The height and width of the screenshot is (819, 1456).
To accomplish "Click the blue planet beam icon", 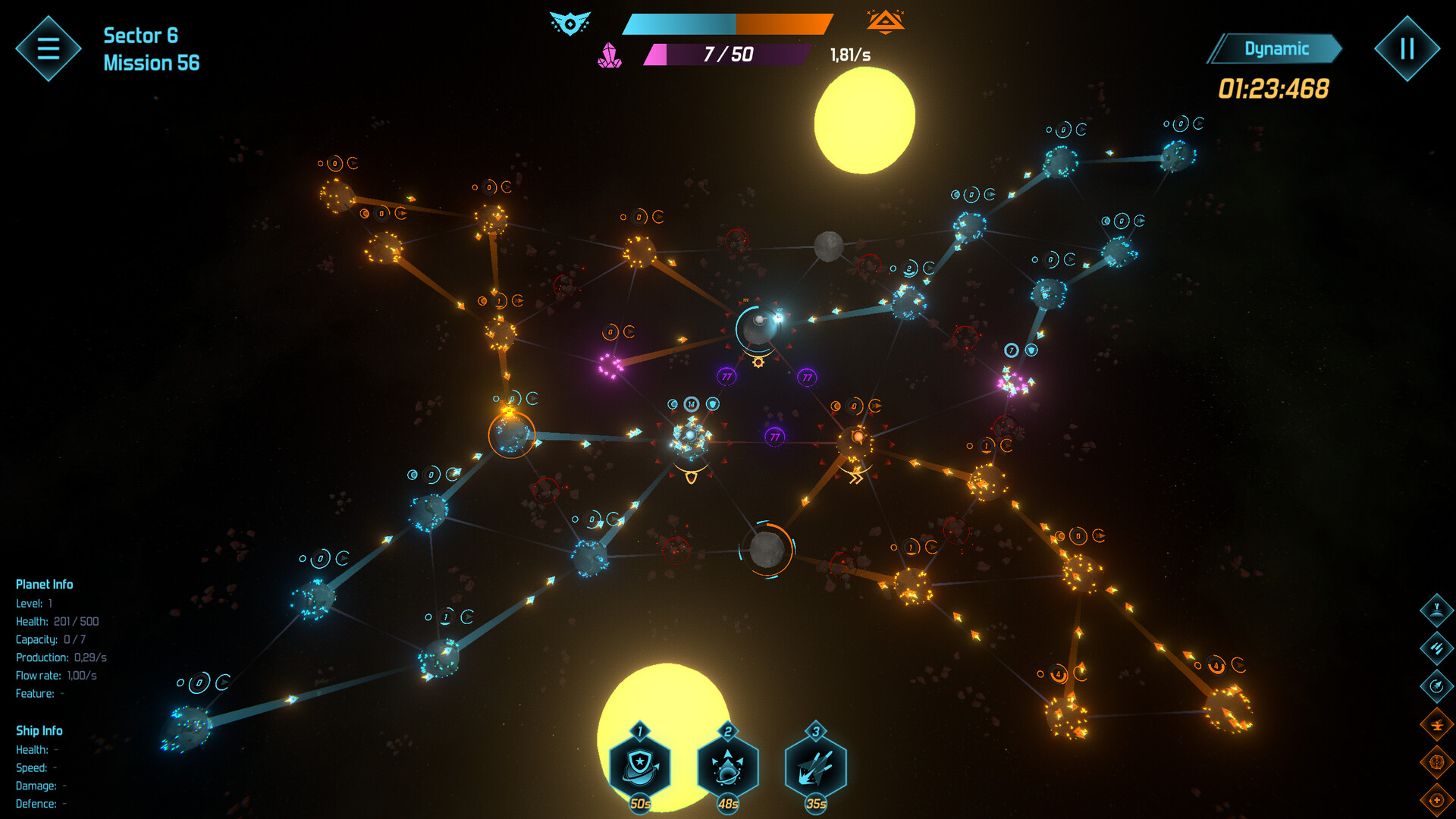I will [1436, 610].
